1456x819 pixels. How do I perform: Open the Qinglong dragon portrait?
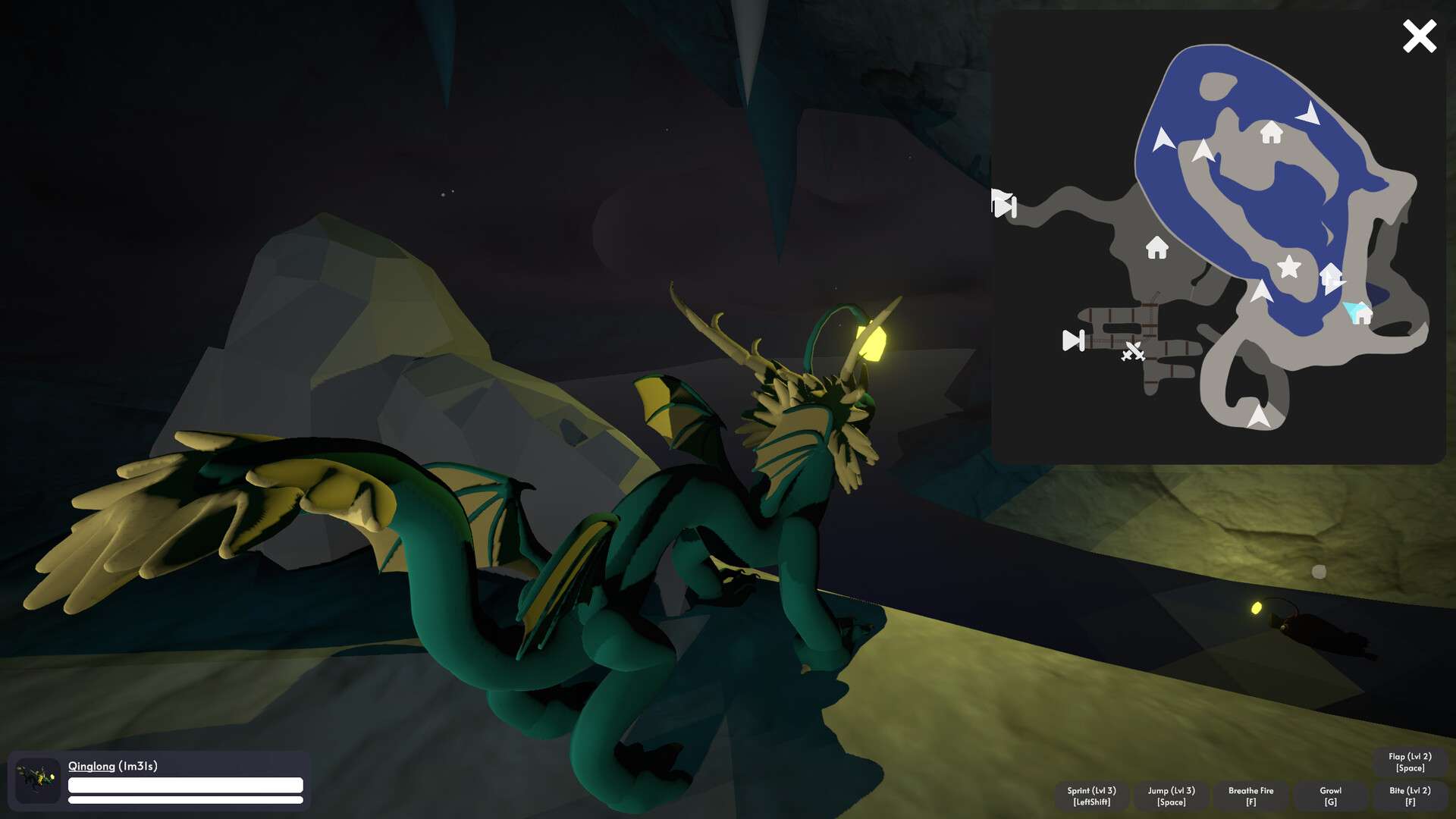tap(37, 780)
